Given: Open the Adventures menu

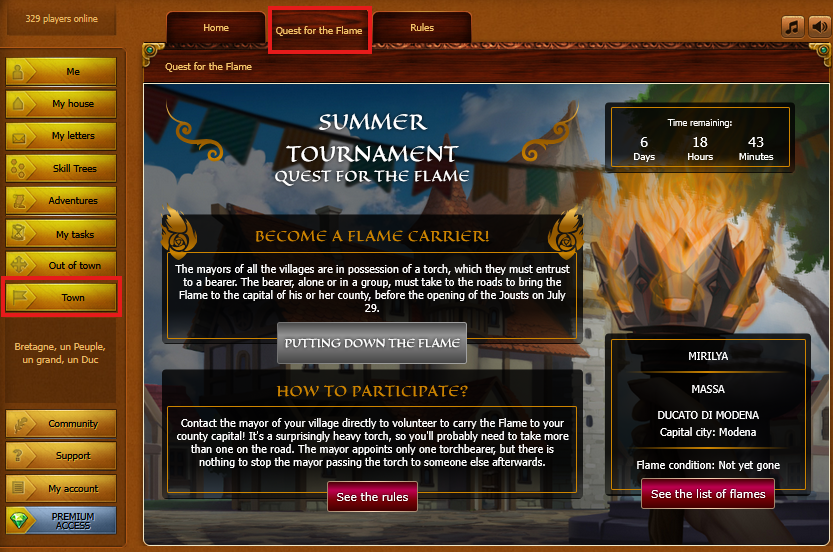Looking at the screenshot, I should click(x=62, y=201).
